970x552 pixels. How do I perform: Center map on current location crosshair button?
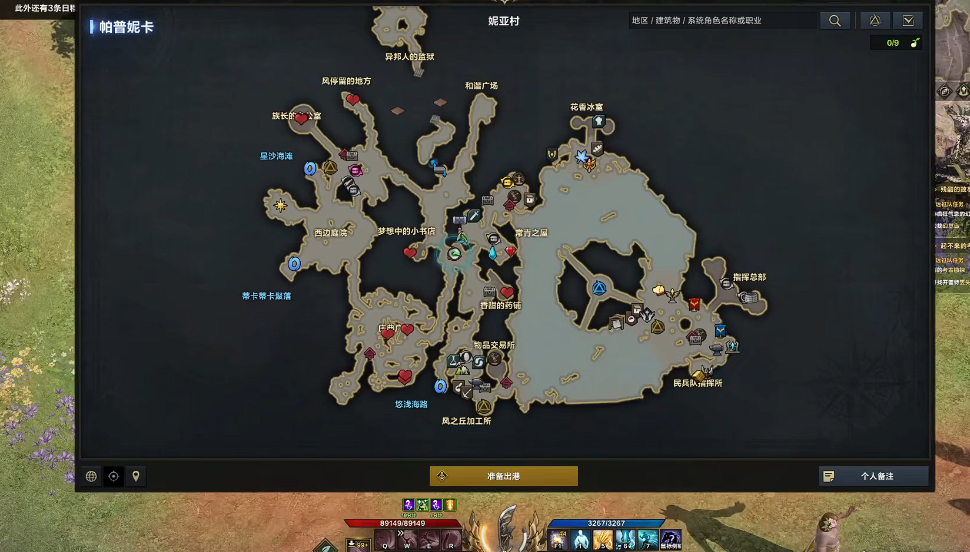[x=113, y=476]
